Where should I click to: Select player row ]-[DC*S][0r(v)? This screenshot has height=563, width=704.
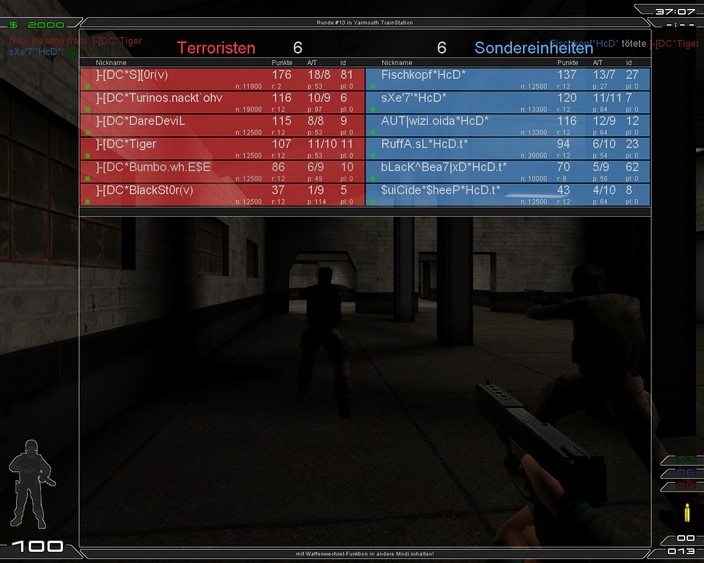click(222, 79)
